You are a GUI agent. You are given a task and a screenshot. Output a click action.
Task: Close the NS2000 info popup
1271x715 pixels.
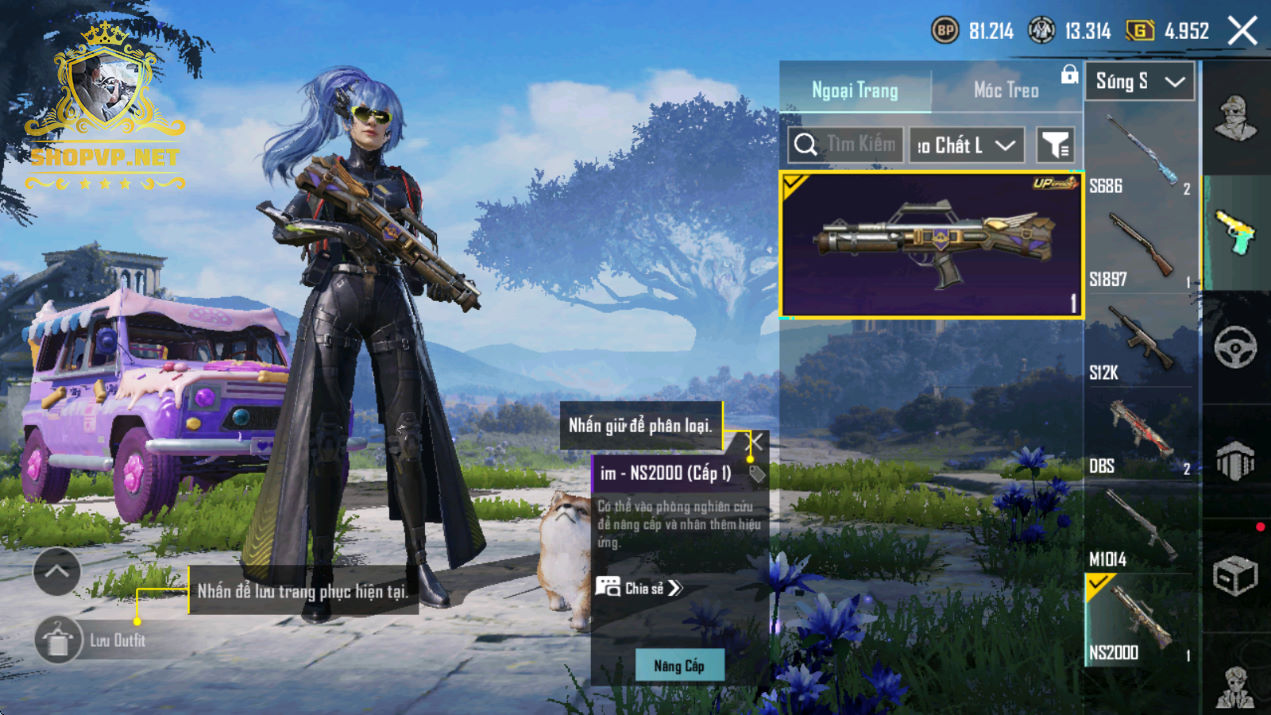click(754, 442)
